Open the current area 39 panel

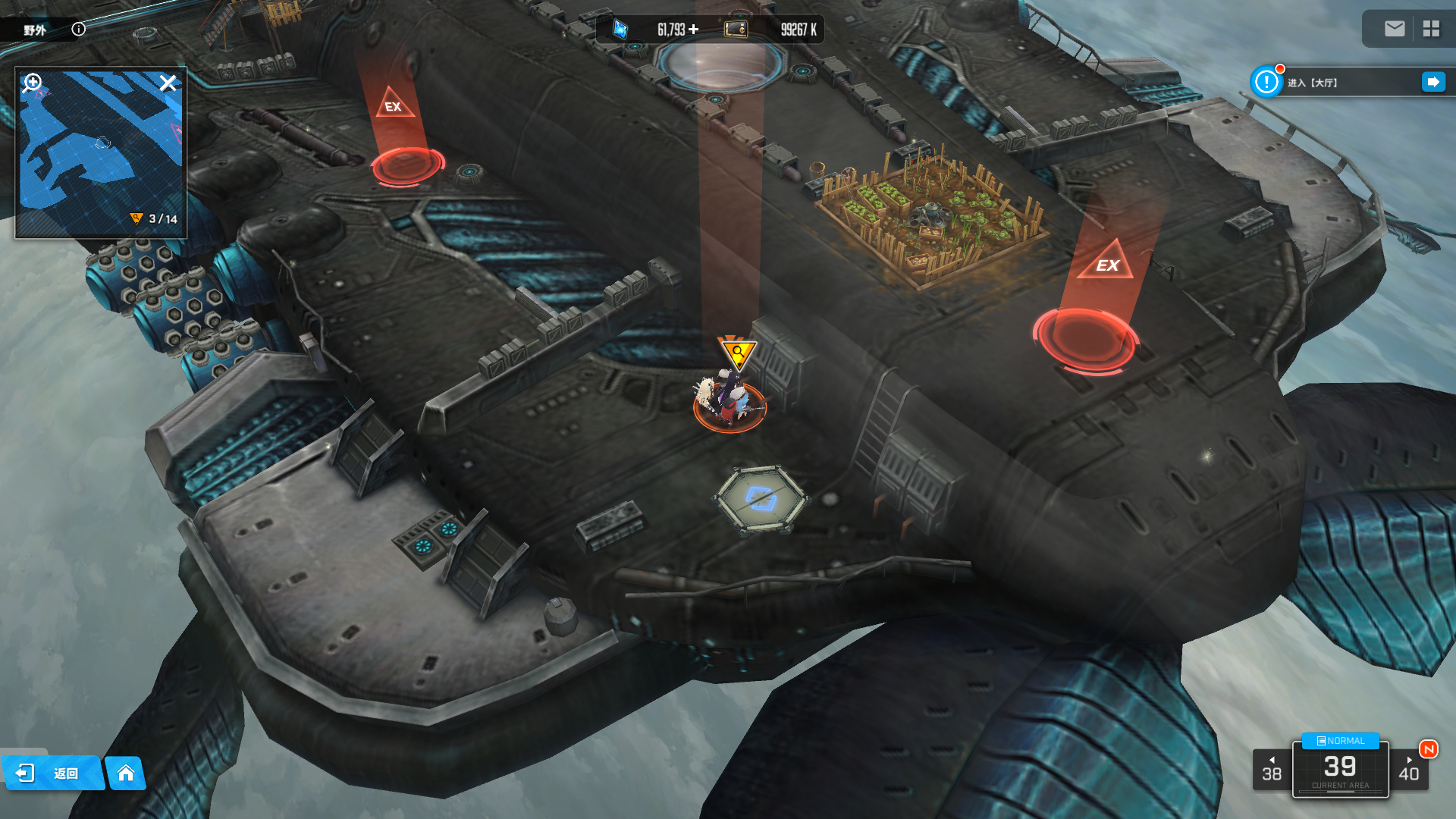pyautogui.click(x=1340, y=770)
